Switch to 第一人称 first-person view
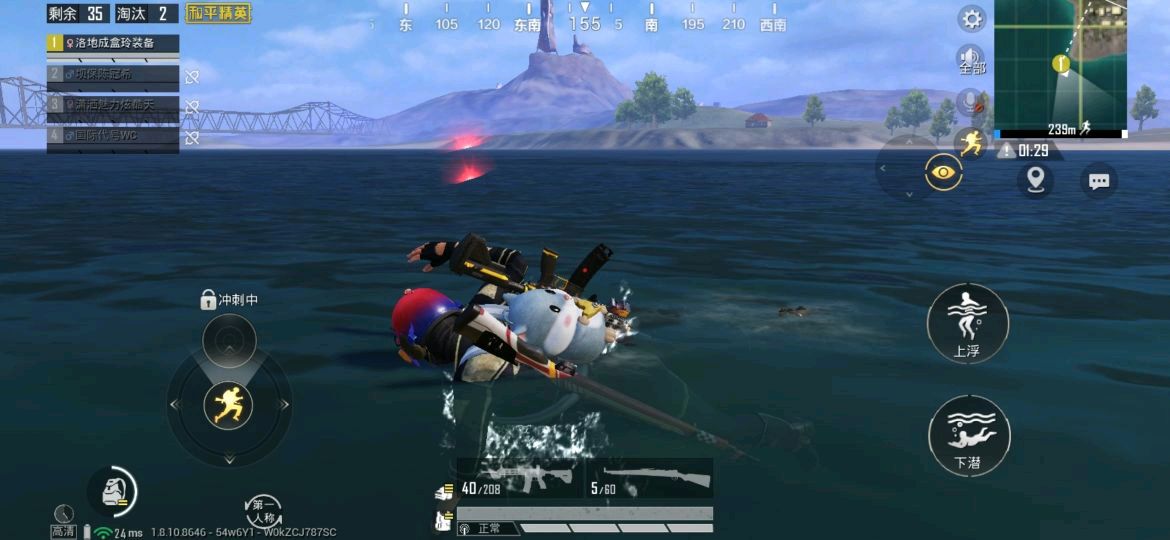1170x540 pixels. click(x=264, y=510)
